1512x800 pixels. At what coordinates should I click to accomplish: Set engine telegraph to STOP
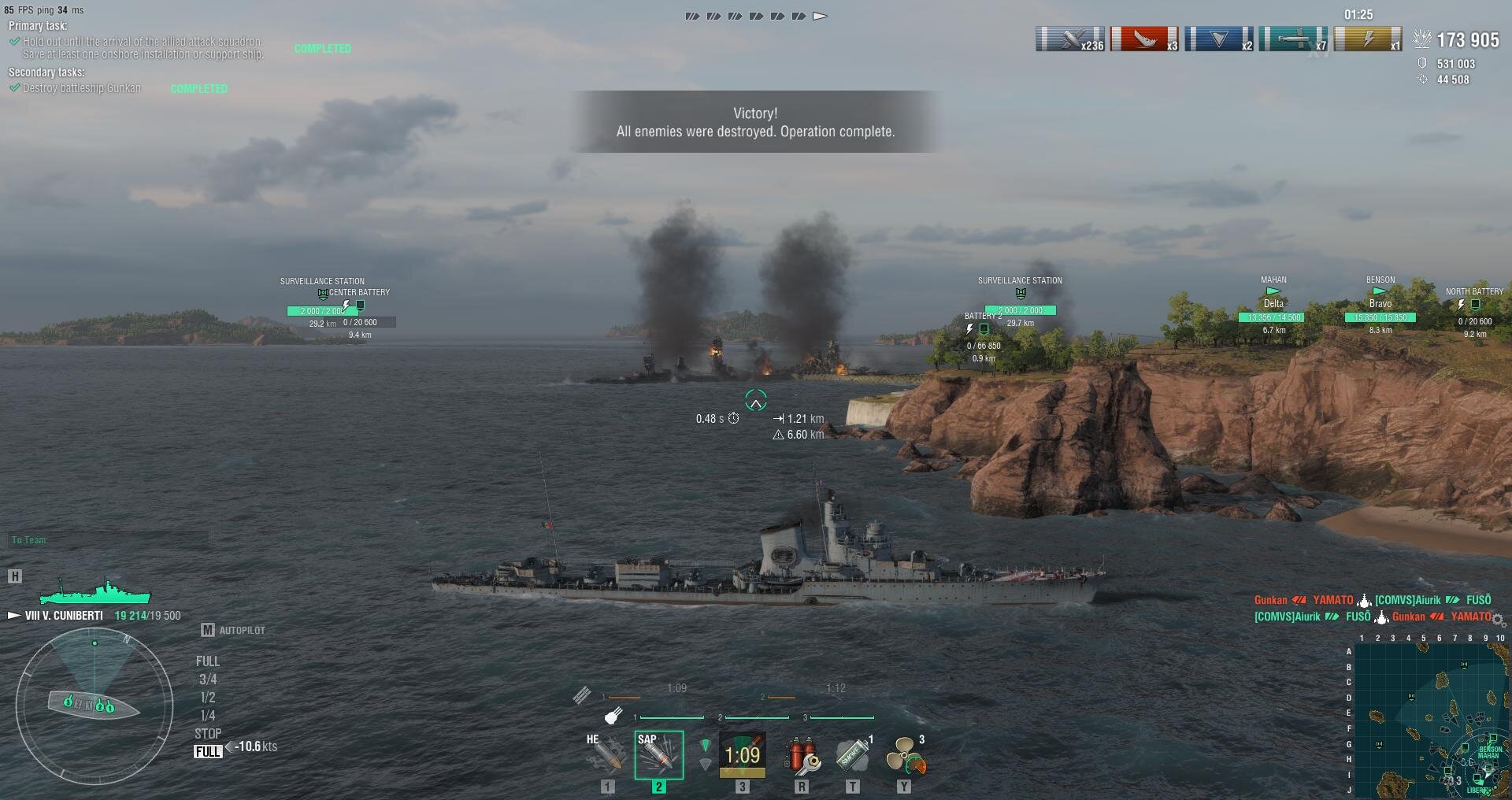coord(208,734)
